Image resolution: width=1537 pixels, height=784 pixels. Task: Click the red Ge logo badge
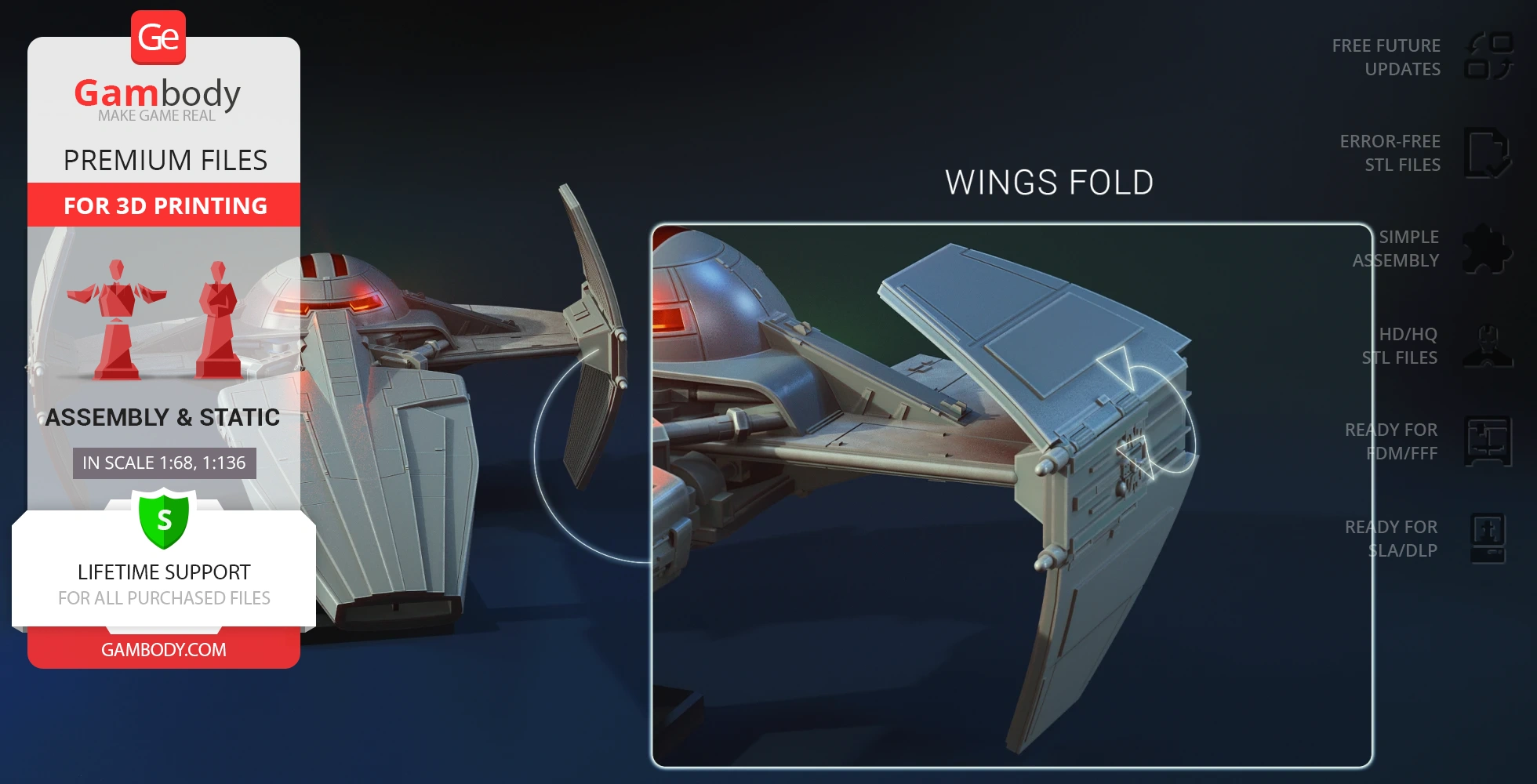point(158,38)
